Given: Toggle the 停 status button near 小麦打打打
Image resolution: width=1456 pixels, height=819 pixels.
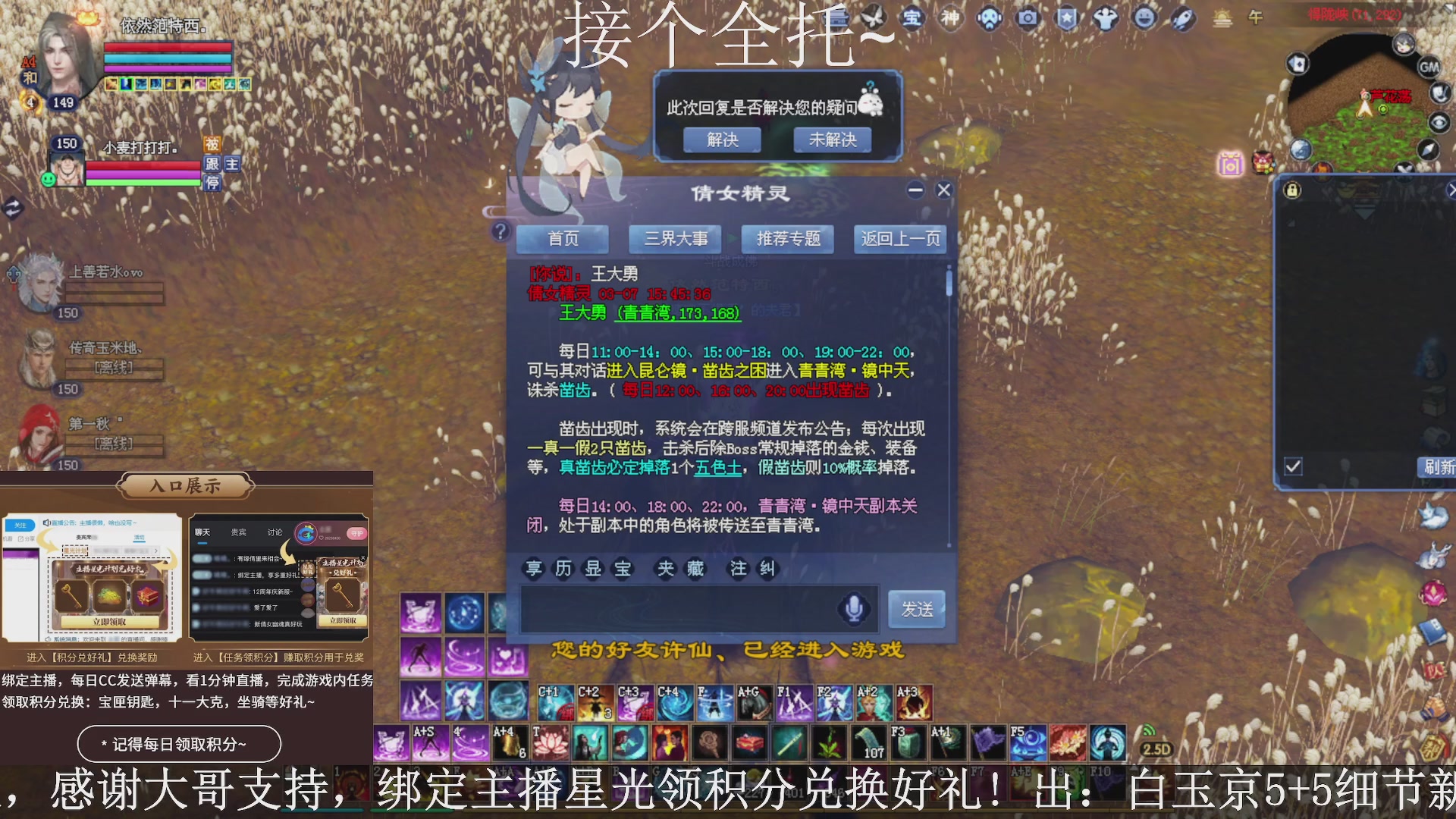Looking at the screenshot, I should (x=212, y=182).
